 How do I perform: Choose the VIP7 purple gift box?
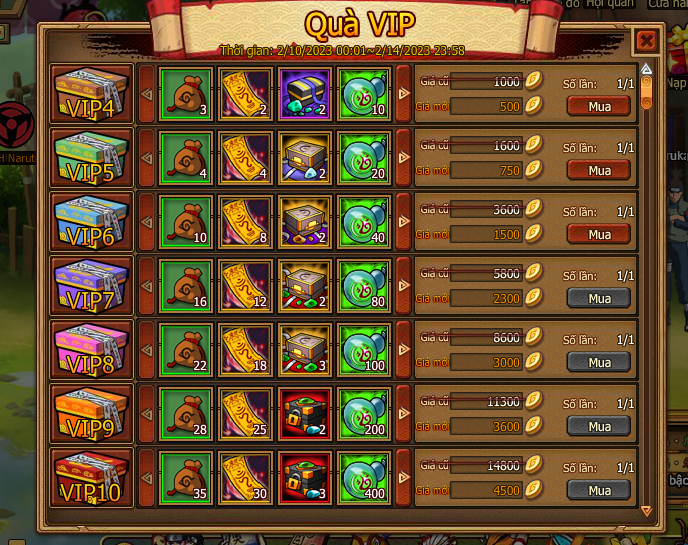[92, 286]
